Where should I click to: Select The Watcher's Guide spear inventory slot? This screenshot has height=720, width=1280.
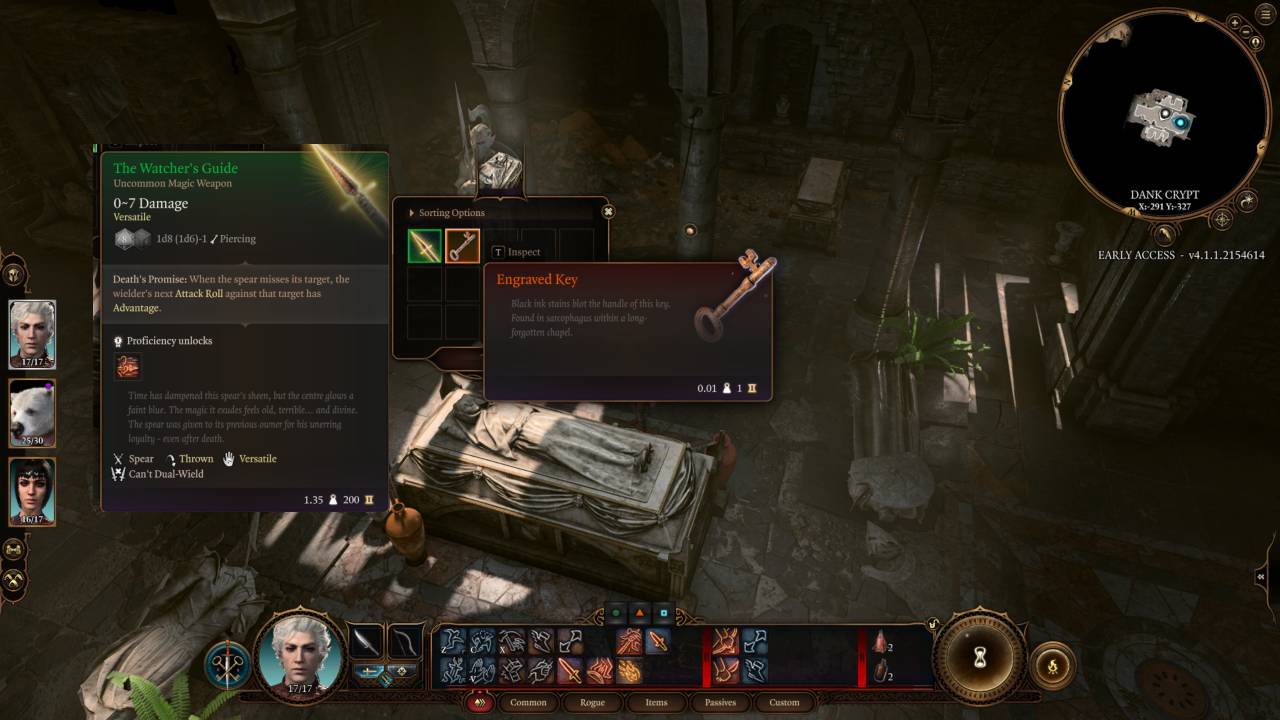tap(423, 243)
